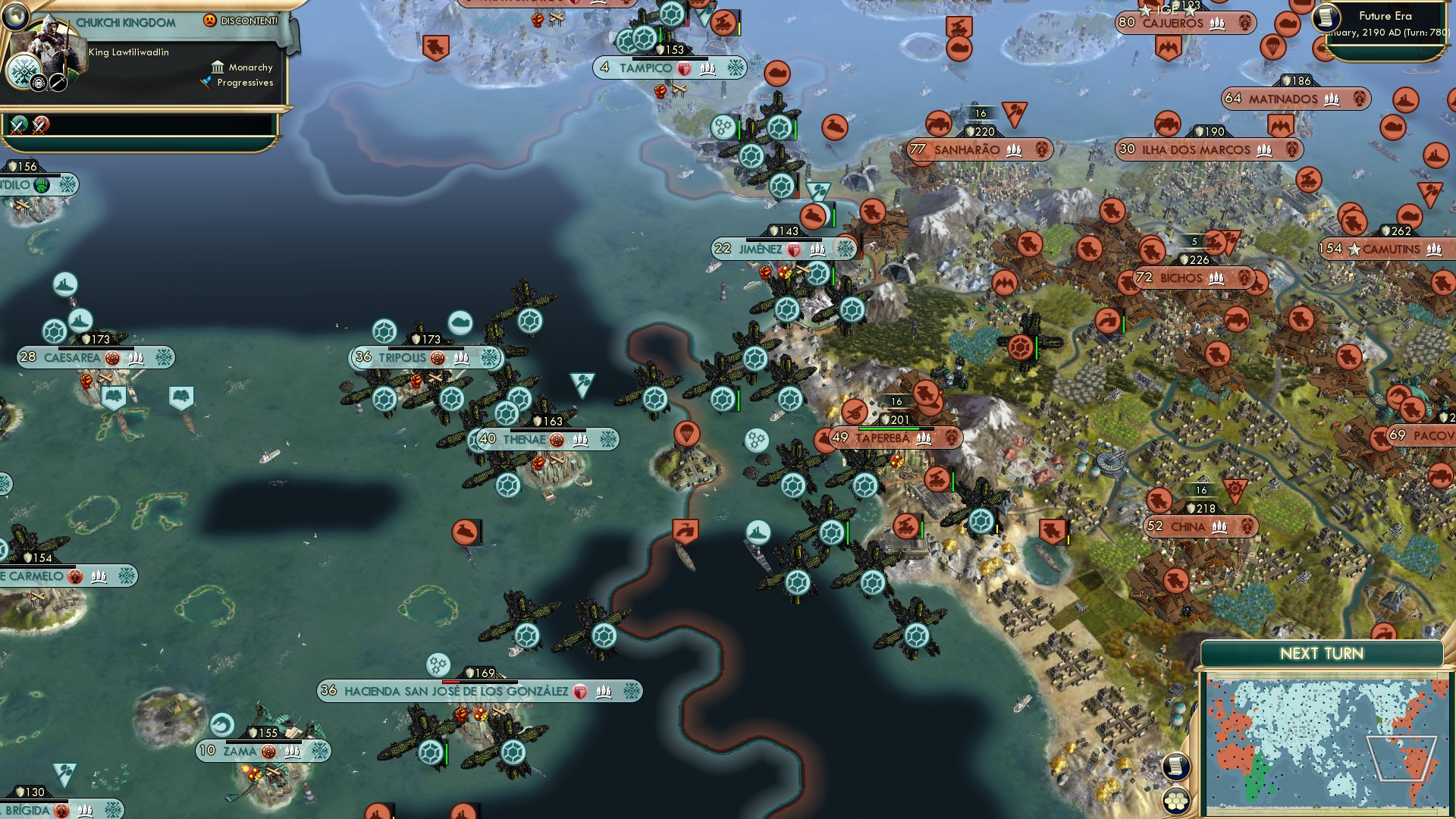Click the Monarchy government temple icon
This screenshot has height=819, width=1456.
tap(218, 67)
